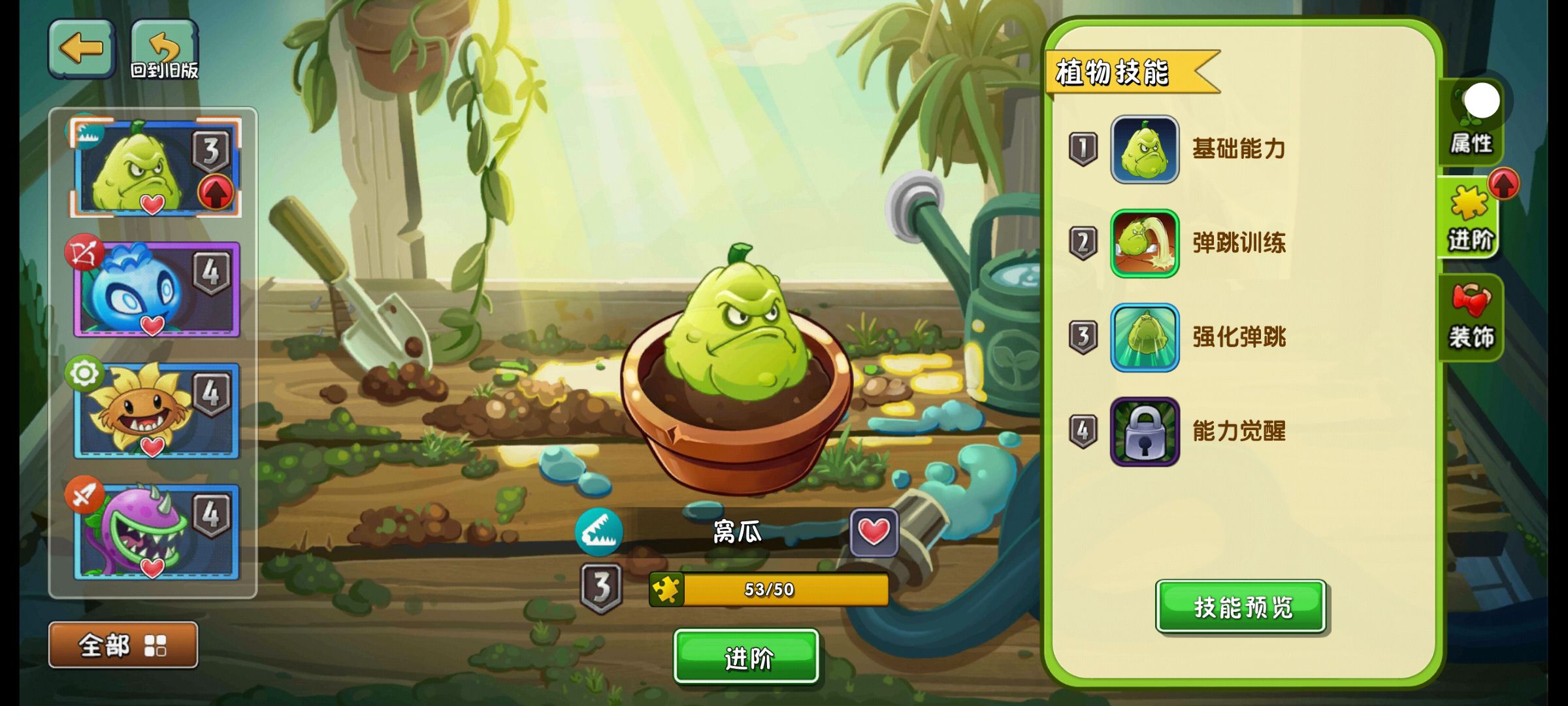Viewport: 1568px width, 706px height.
Task: Select the purple Chomper card
Action: coord(155,532)
